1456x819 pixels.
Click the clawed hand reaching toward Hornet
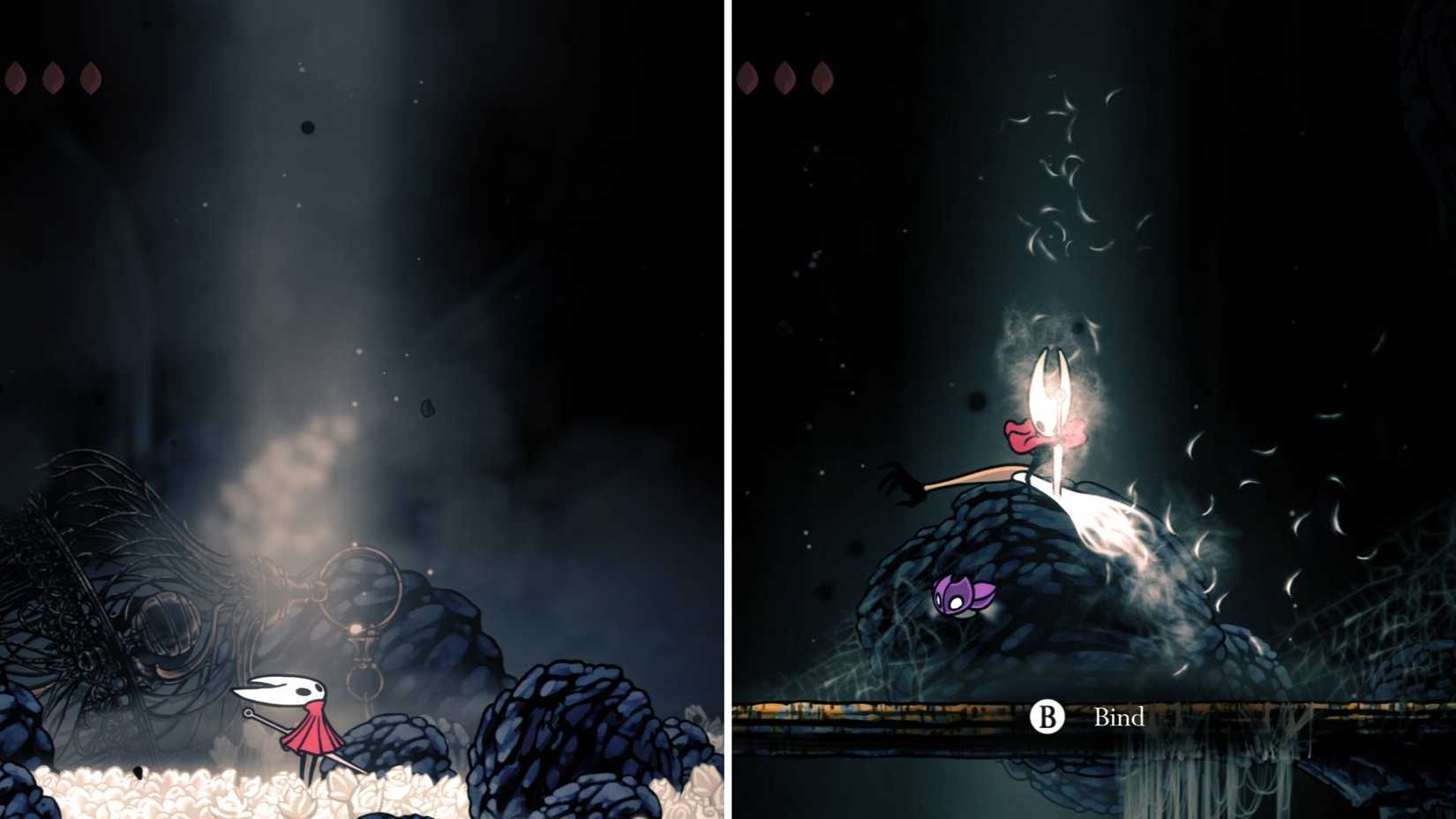pos(900,481)
